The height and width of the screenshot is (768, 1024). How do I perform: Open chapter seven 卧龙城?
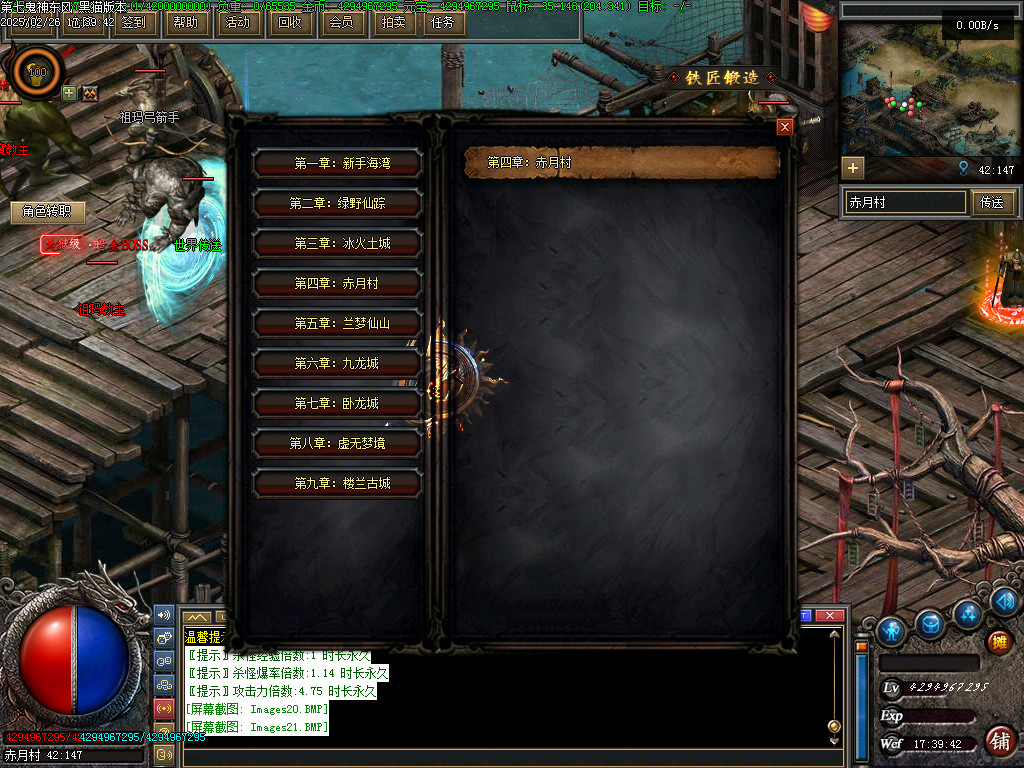(x=337, y=403)
